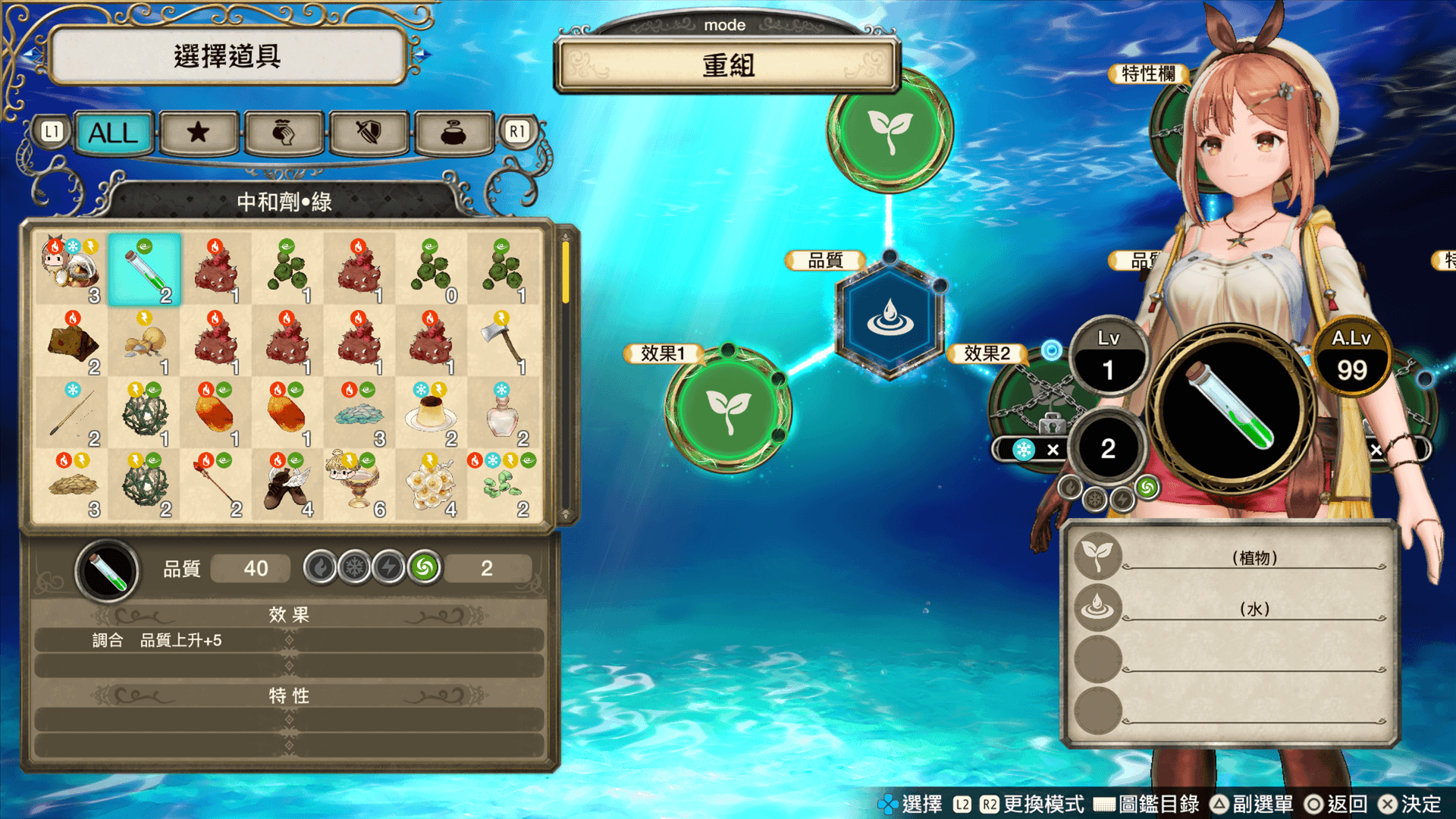Select the materials pouch tab
This screenshot has width=1456, height=819.
[284, 133]
